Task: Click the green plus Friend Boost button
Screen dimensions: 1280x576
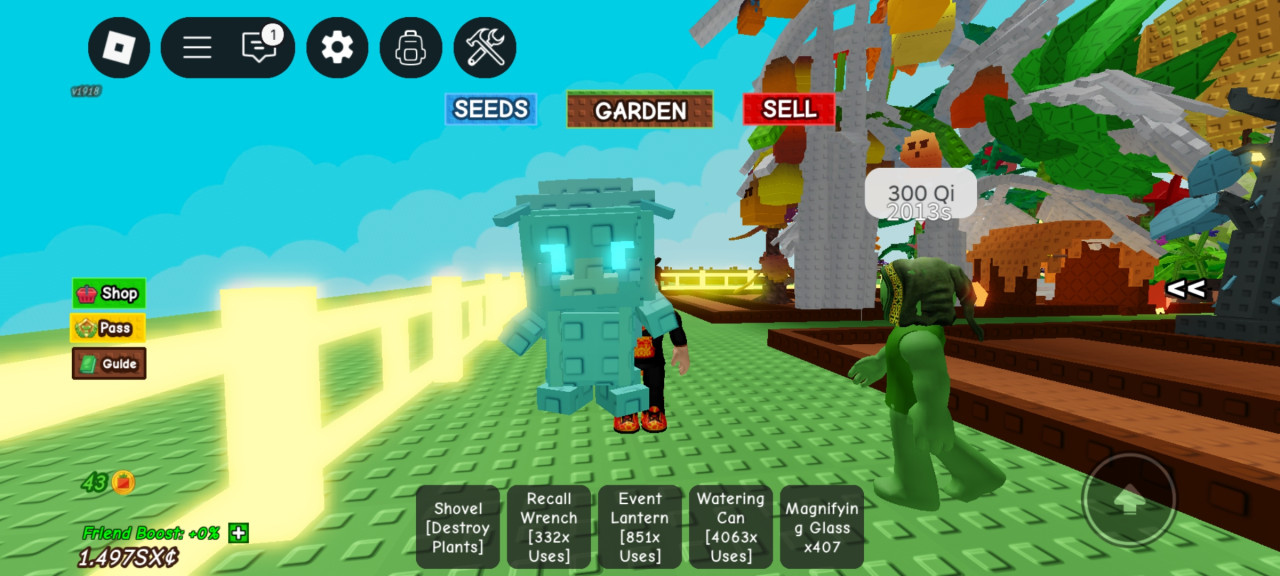Action: [x=238, y=533]
